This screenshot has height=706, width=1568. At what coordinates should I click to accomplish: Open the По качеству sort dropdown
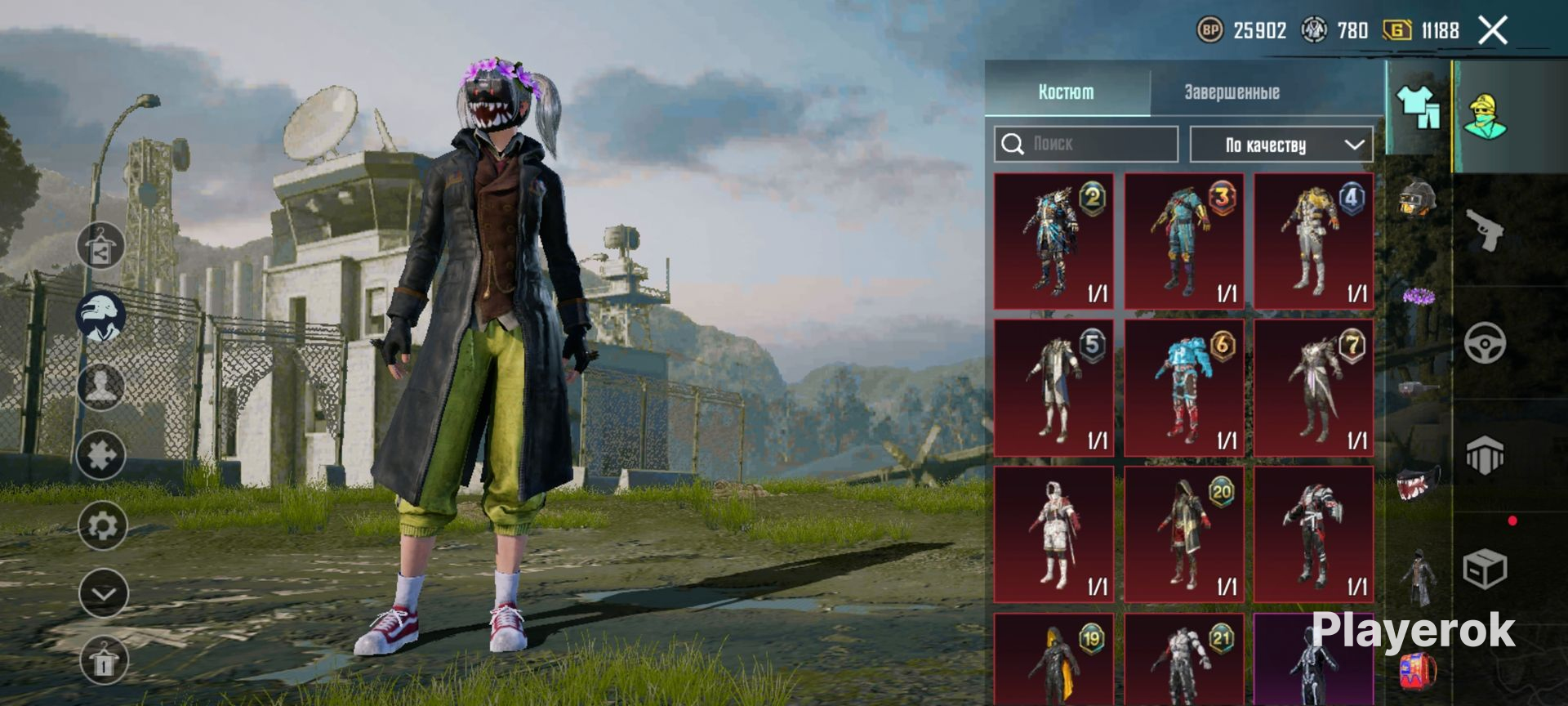tap(1281, 145)
